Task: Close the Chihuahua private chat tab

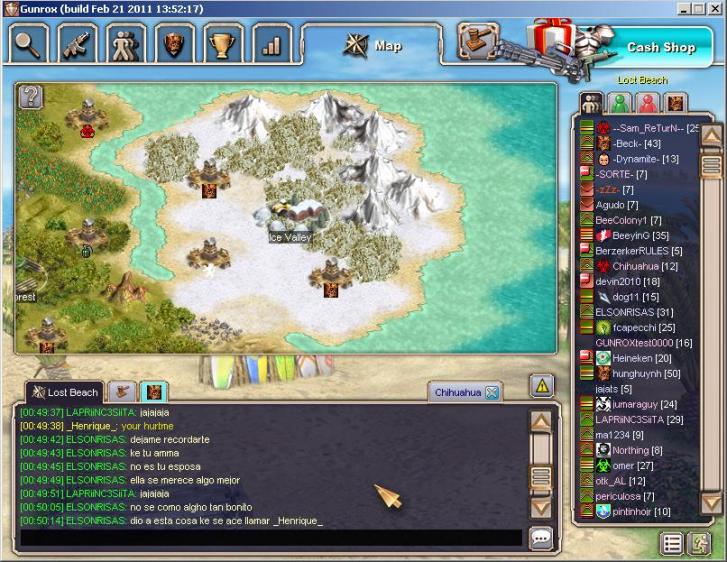Action: pos(492,393)
